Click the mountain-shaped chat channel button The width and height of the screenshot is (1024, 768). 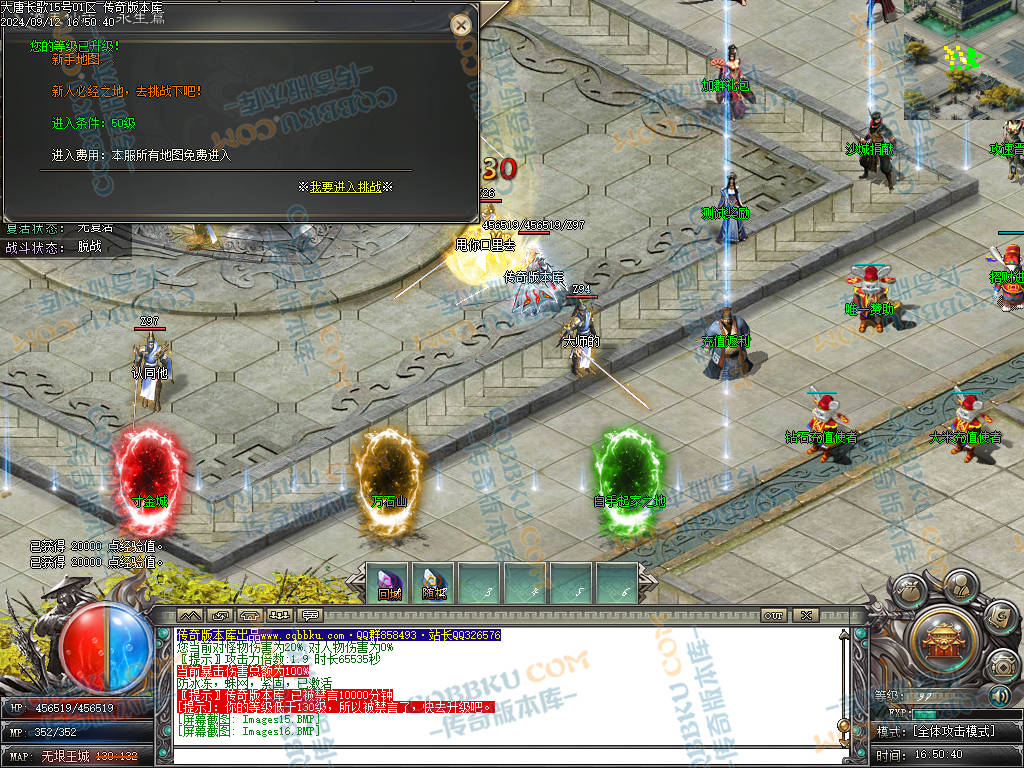pos(189,615)
